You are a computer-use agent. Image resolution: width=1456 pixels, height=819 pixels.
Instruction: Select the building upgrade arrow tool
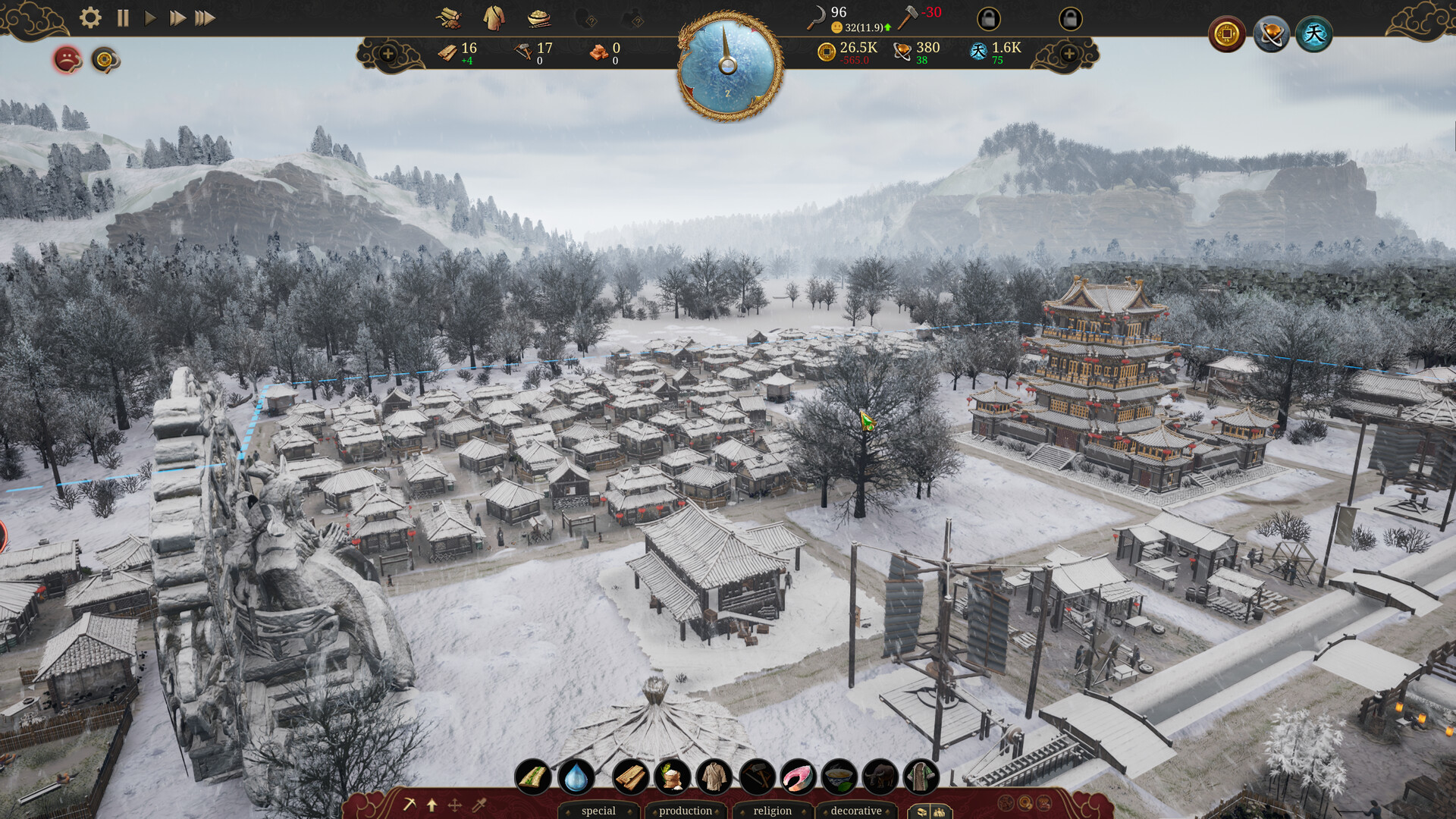coord(431,805)
